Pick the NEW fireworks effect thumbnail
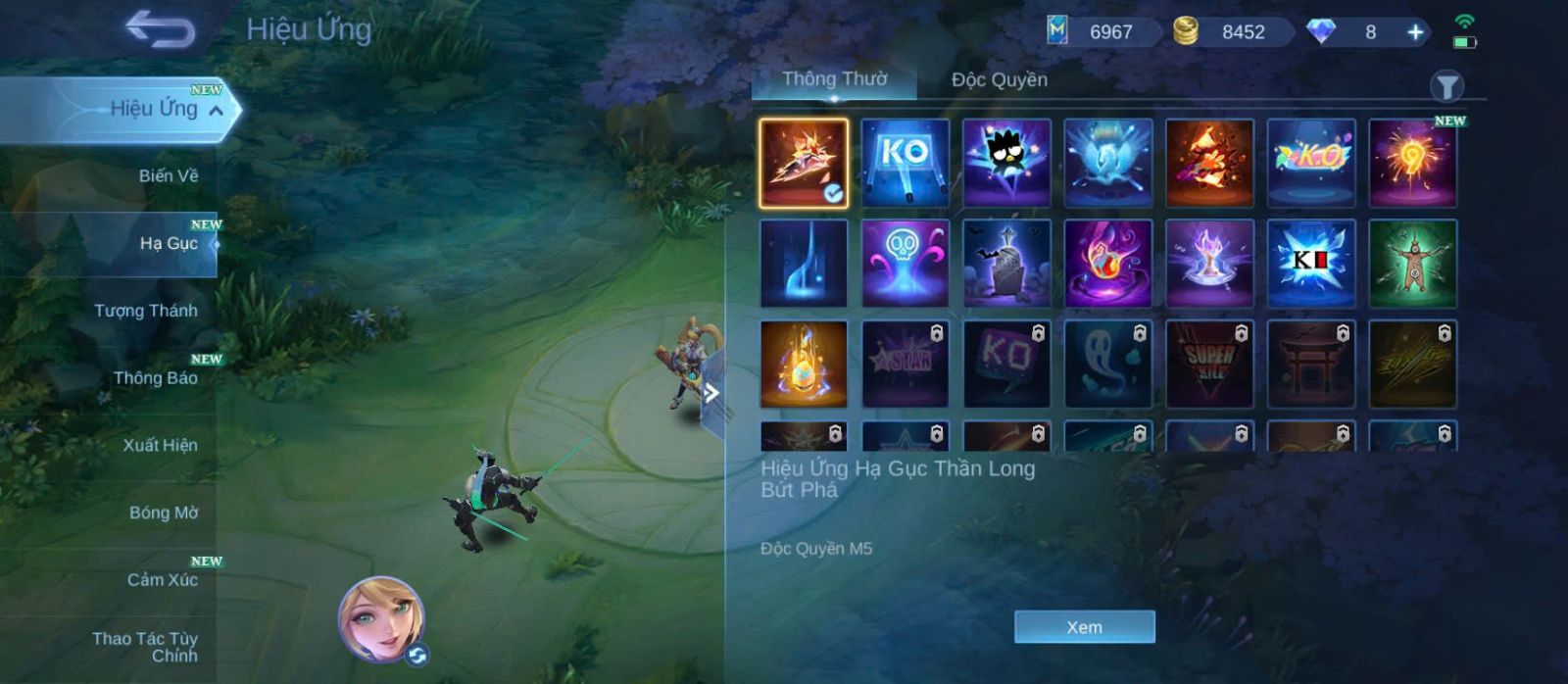This screenshot has width=1568, height=684. [x=1412, y=163]
